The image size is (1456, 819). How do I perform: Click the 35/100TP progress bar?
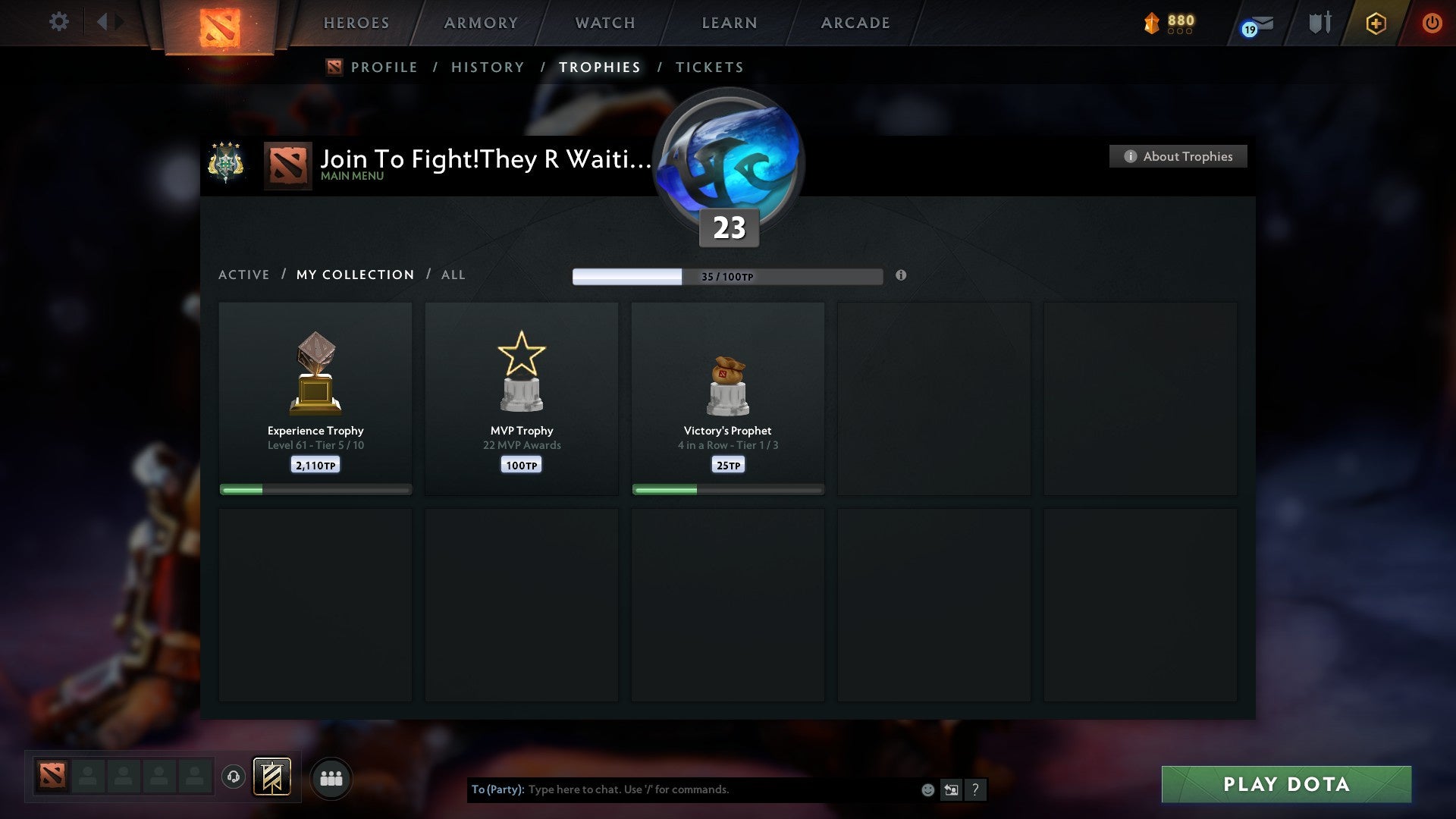point(728,276)
